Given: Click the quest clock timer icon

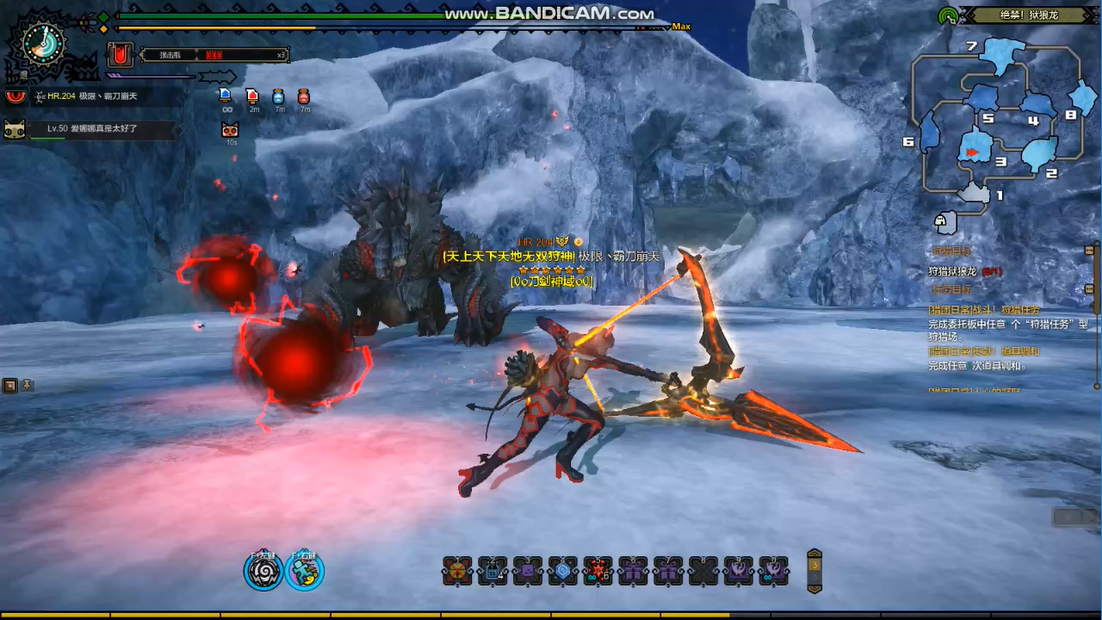Looking at the screenshot, I should click(x=43, y=42).
